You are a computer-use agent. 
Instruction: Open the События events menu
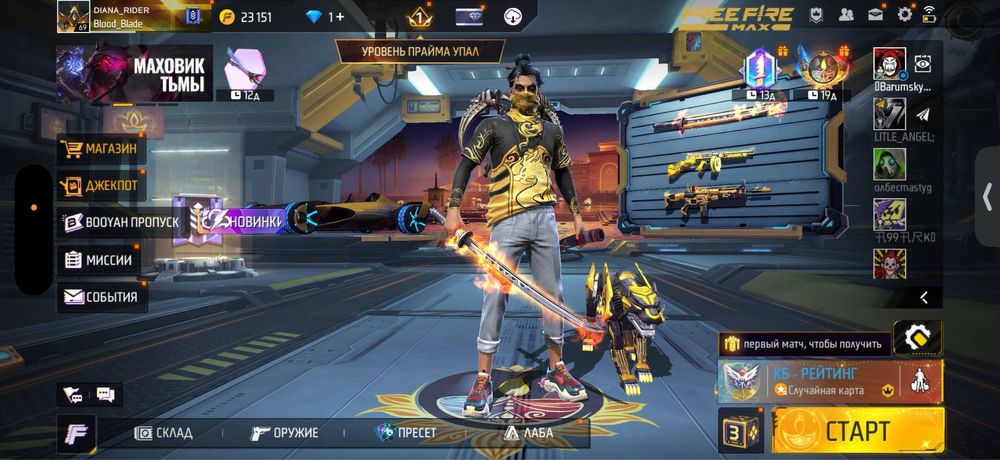(x=100, y=297)
